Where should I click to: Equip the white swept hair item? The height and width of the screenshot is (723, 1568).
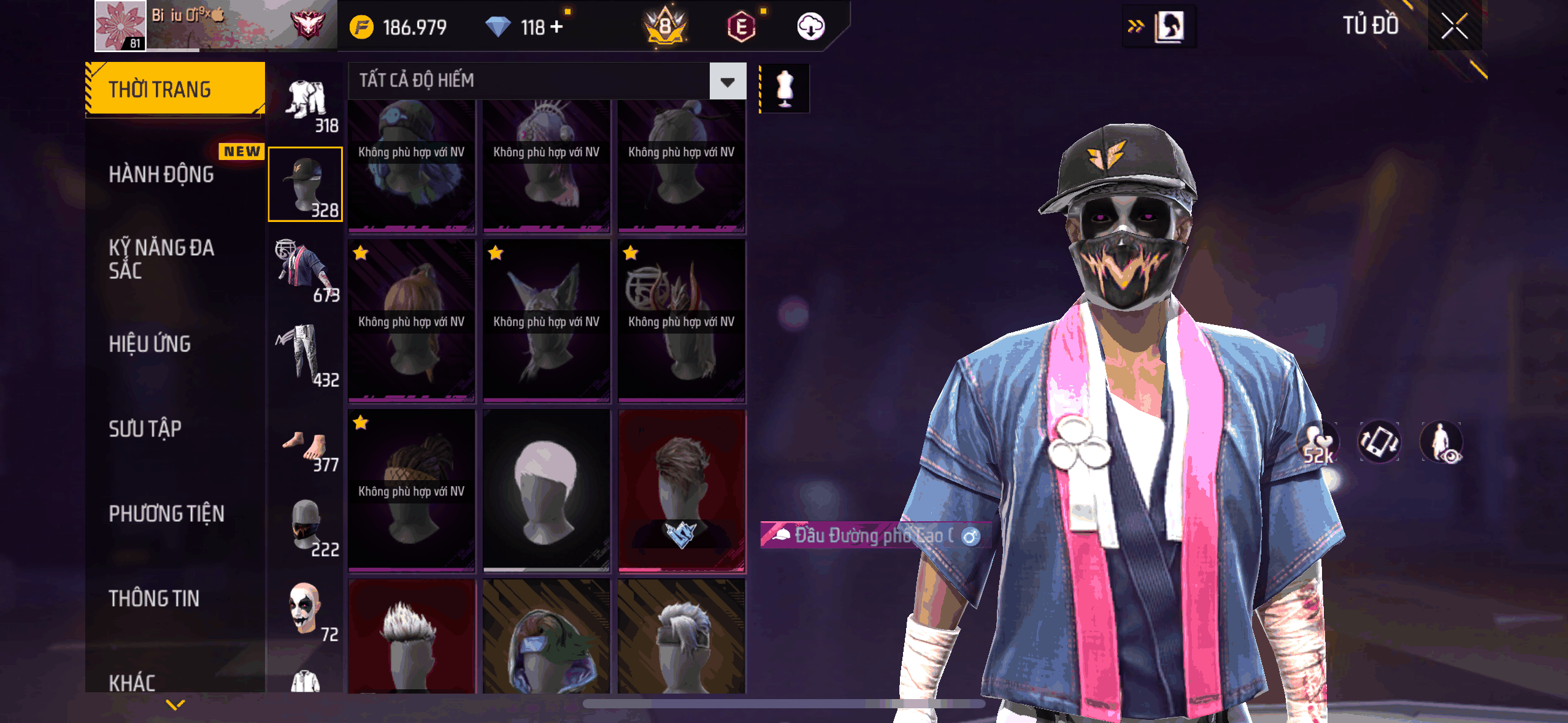(546, 491)
